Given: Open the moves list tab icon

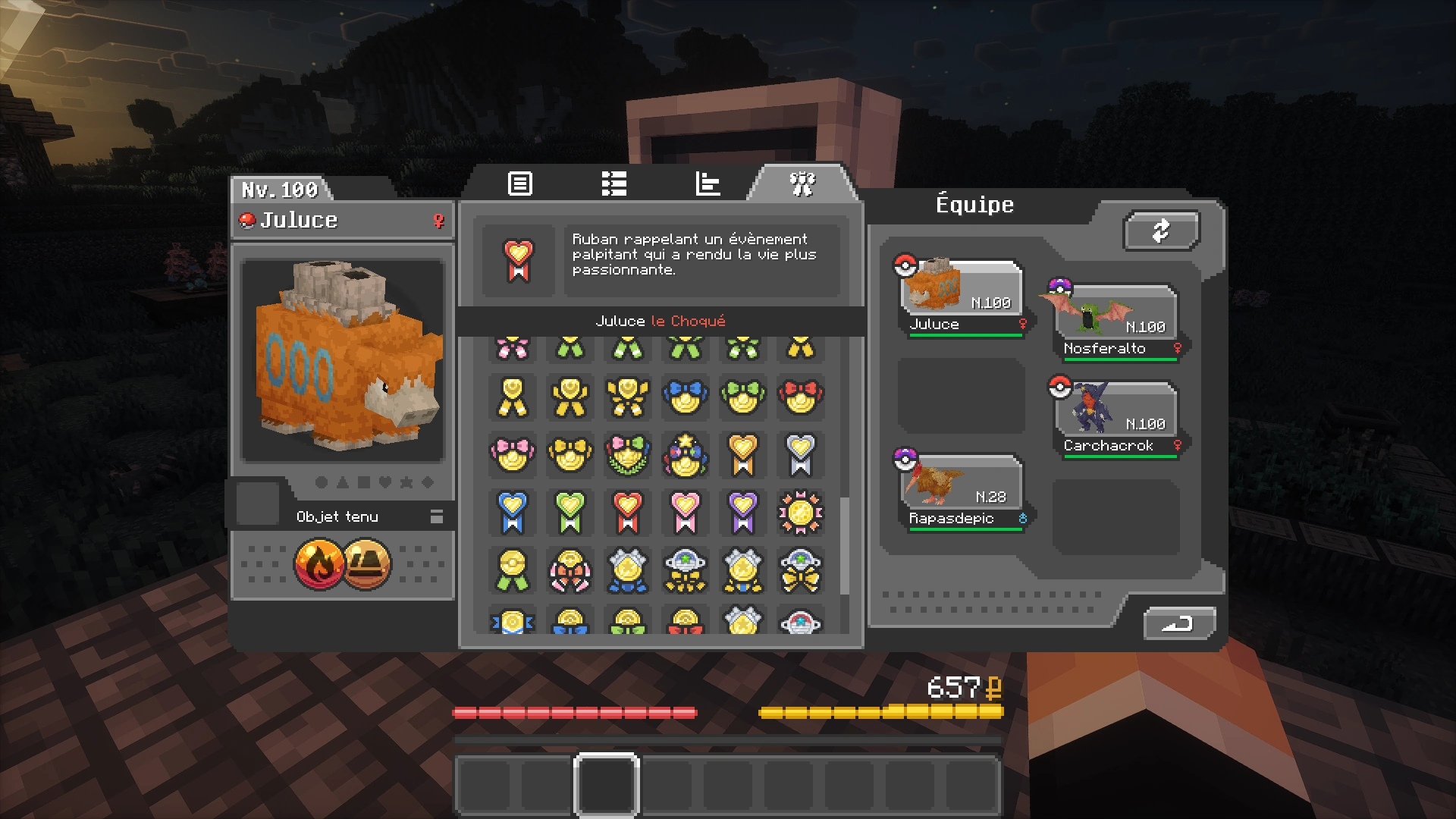Looking at the screenshot, I should [613, 184].
